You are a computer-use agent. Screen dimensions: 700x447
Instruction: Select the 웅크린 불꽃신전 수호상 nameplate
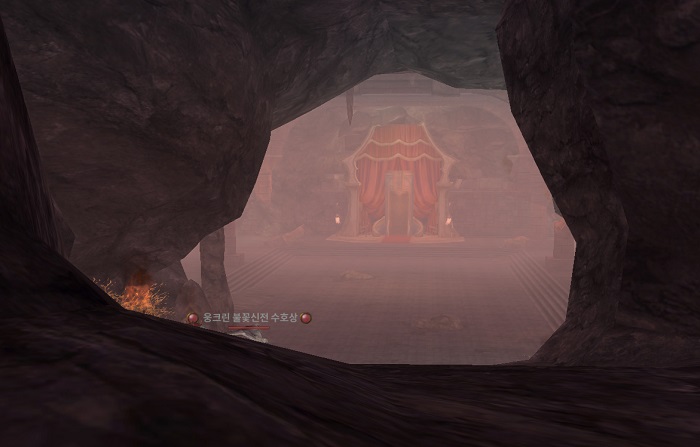tap(250, 318)
